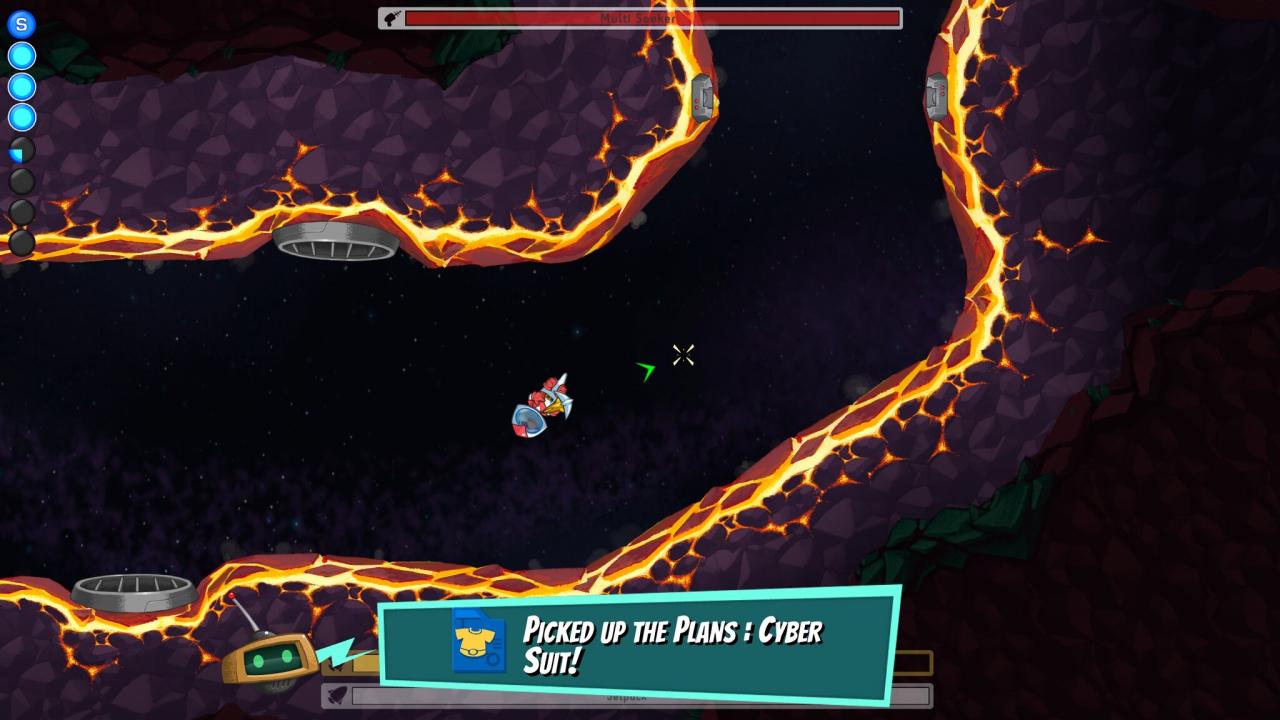Select the blue shirt plans icon
The width and height of the screenshot is (1280, 720).
pyautogui.click(x=479, y=641)
